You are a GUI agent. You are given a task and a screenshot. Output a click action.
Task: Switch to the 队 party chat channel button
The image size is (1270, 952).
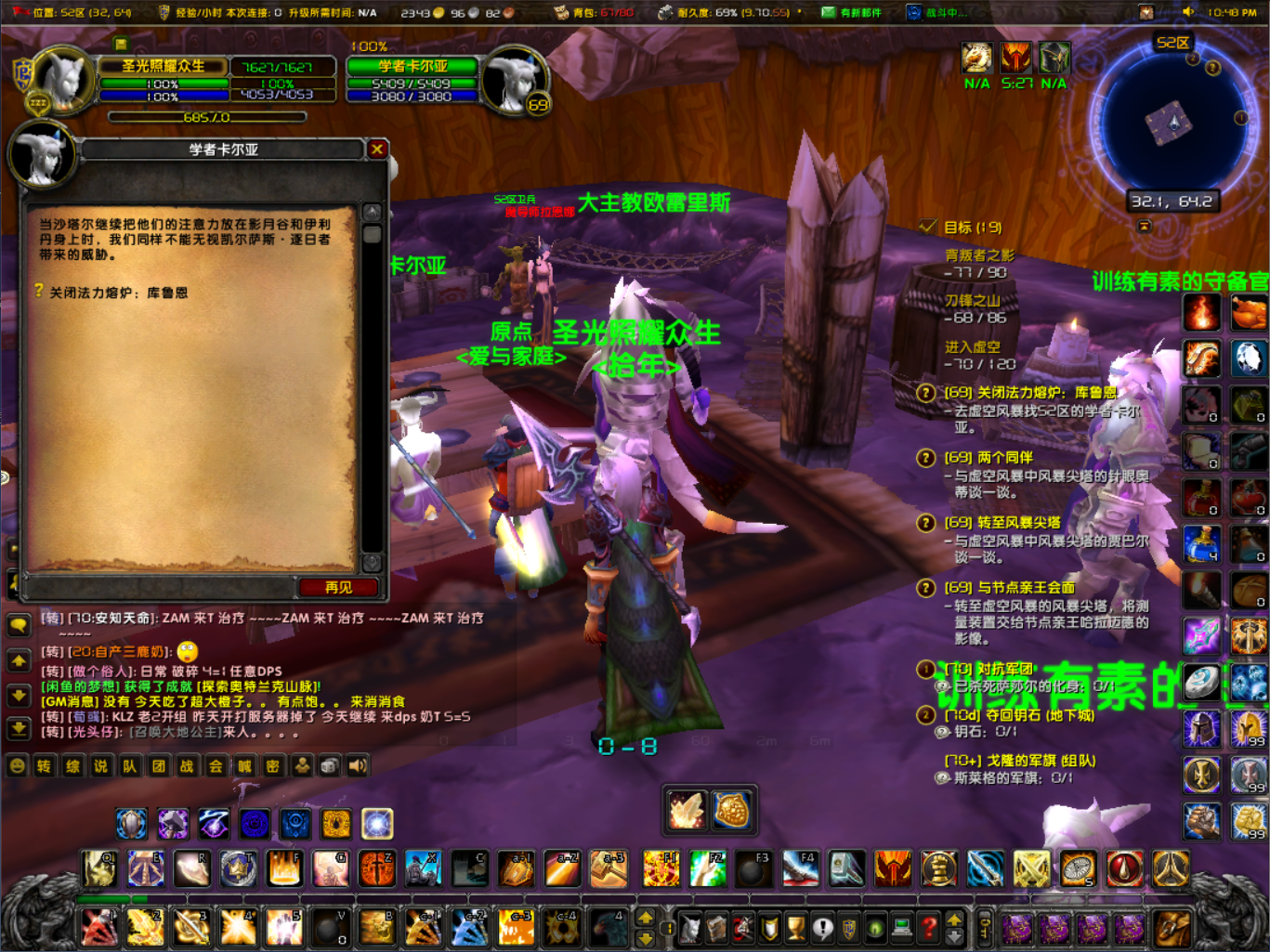point(128,766)
